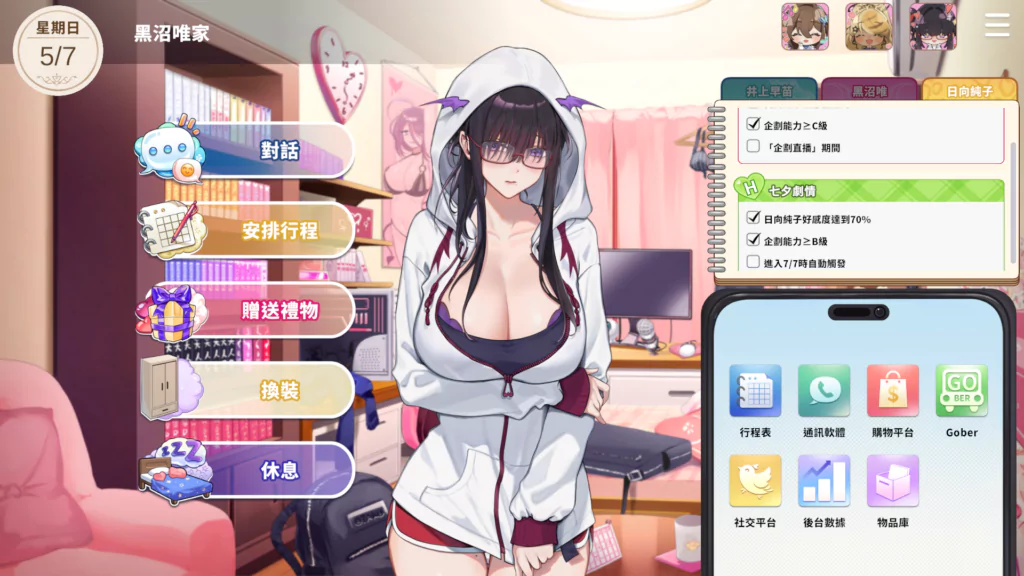The image size is (1024, 576).
Task: Switch to the 黑沼唯 tab
Action: coord(869,91)
